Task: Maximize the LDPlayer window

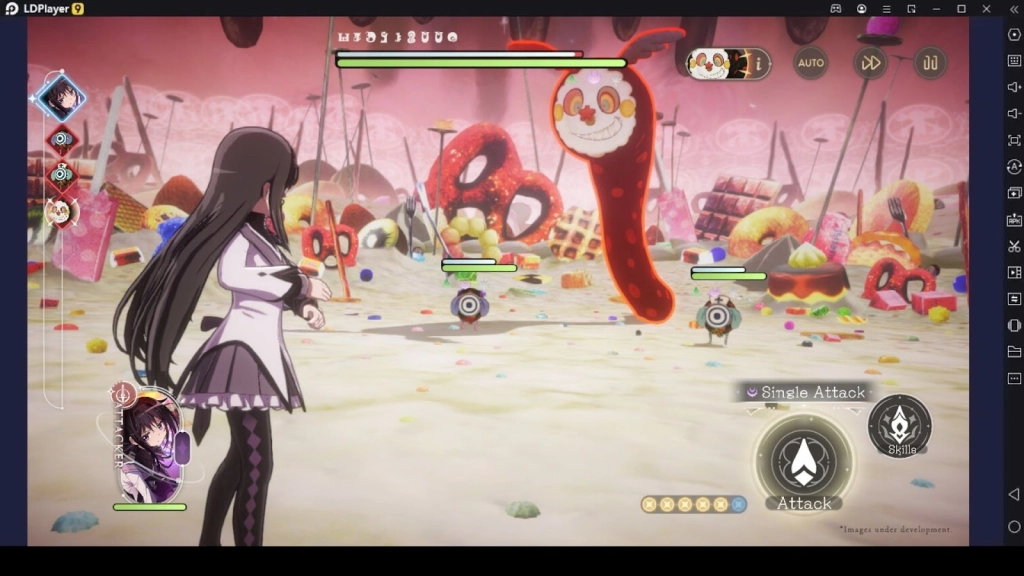Action: click(961, 8)
